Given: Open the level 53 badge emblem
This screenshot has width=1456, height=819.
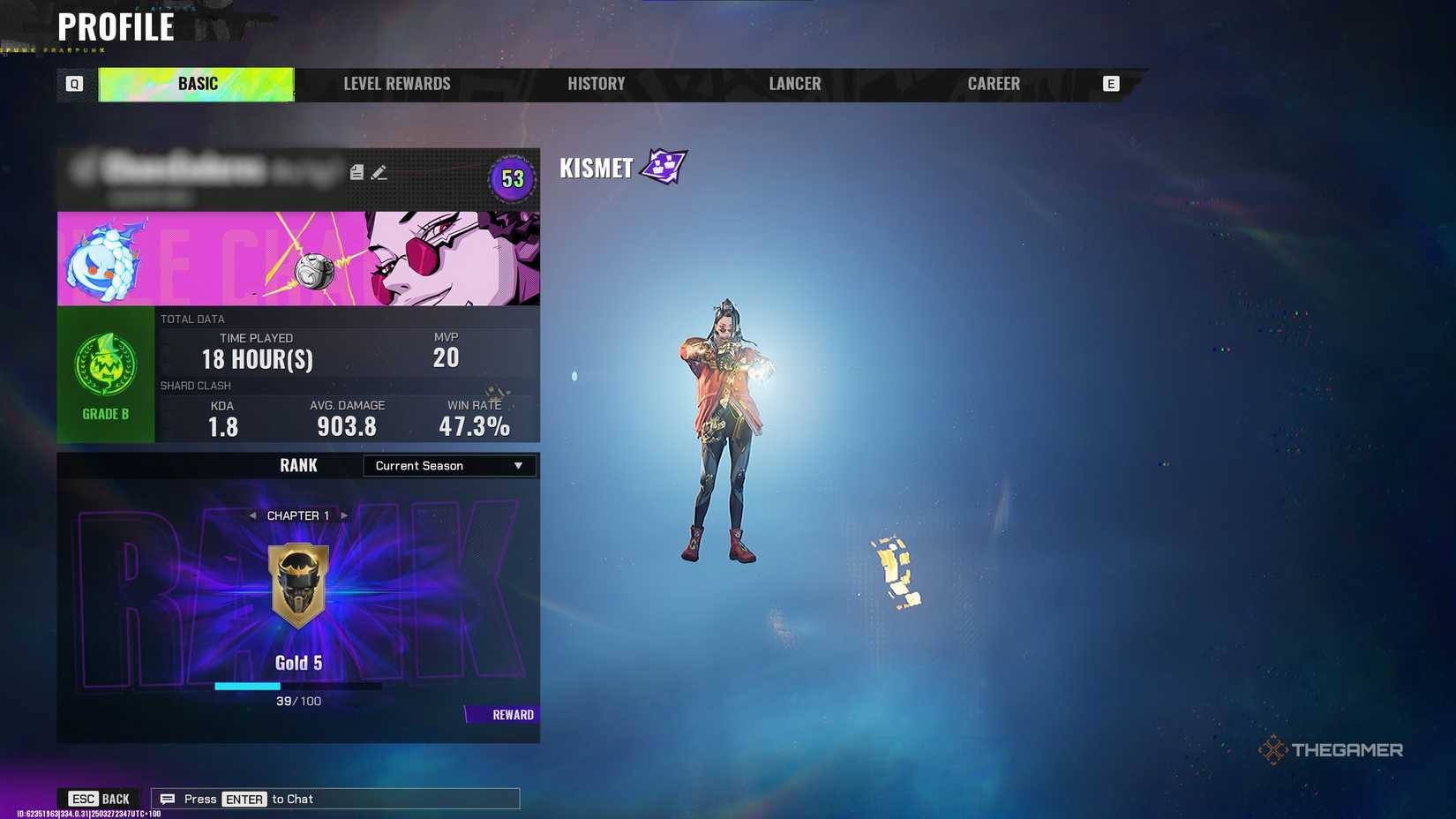Looking at the screenshot, I should coord(512,179).
